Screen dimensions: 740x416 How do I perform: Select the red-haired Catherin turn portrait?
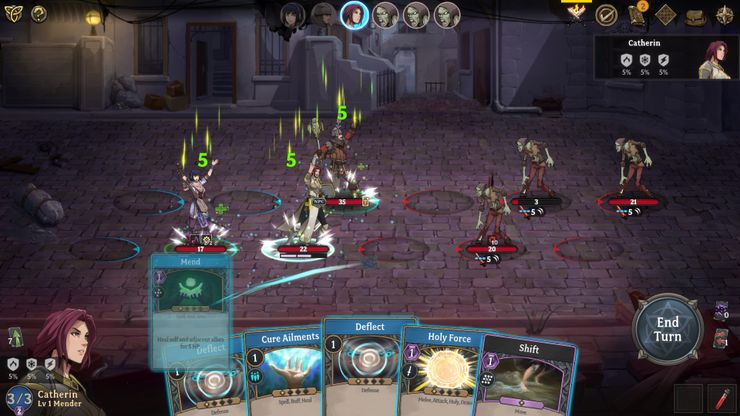pos(354,15)
